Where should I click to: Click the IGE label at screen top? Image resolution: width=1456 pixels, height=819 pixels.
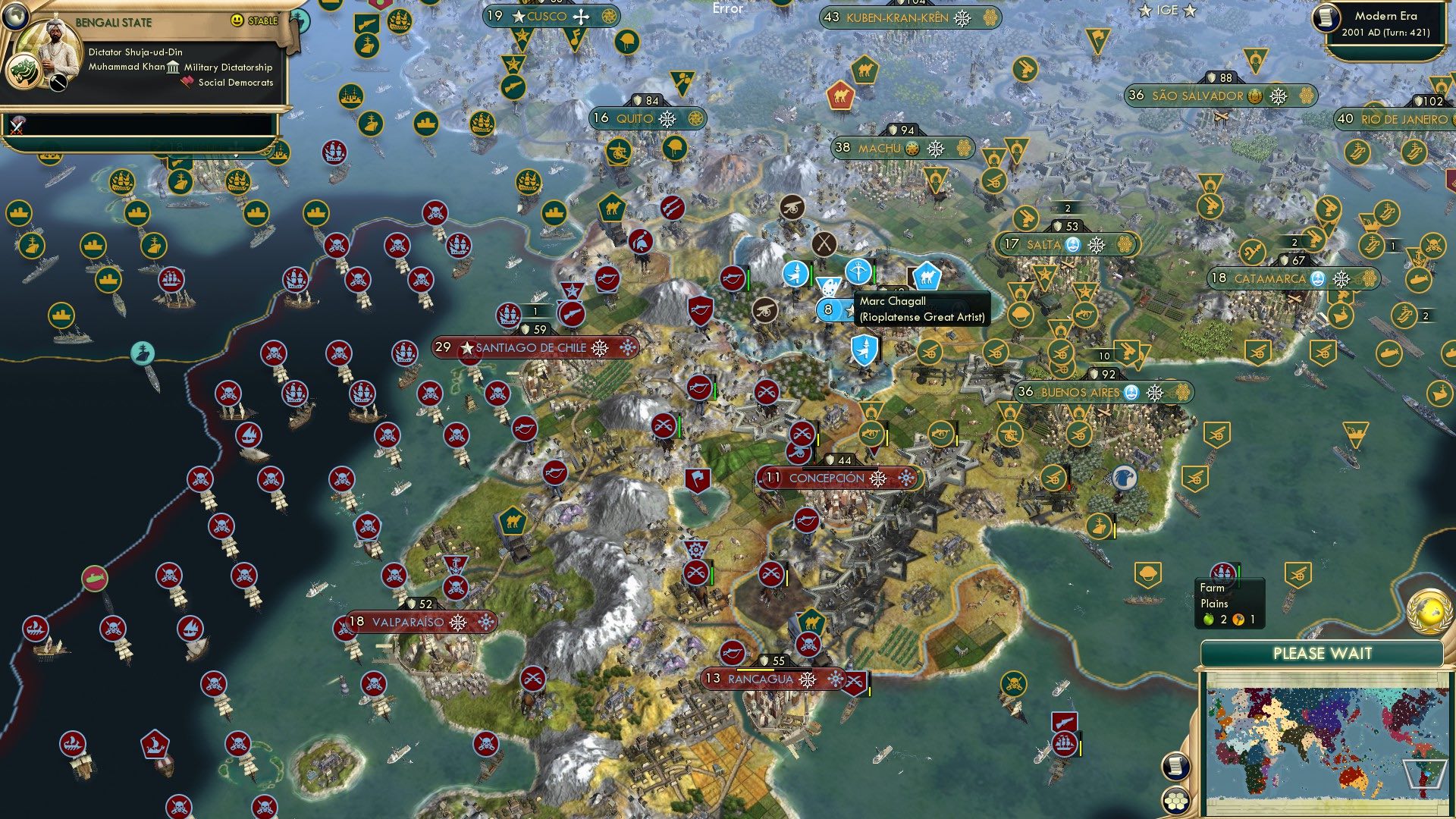[x=1168, y=11]
